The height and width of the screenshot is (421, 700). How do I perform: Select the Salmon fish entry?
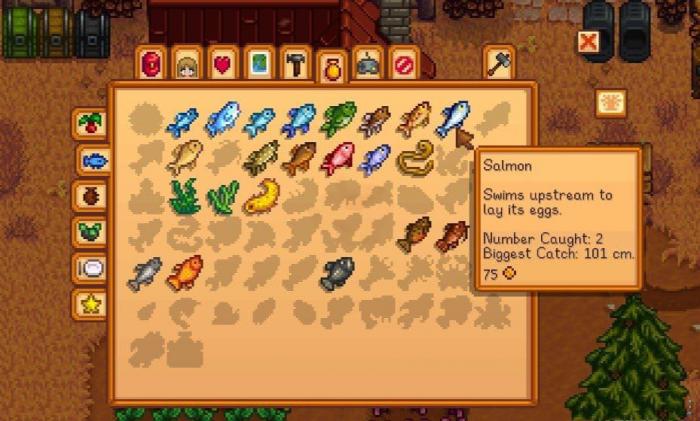click(x=452, y=119)
